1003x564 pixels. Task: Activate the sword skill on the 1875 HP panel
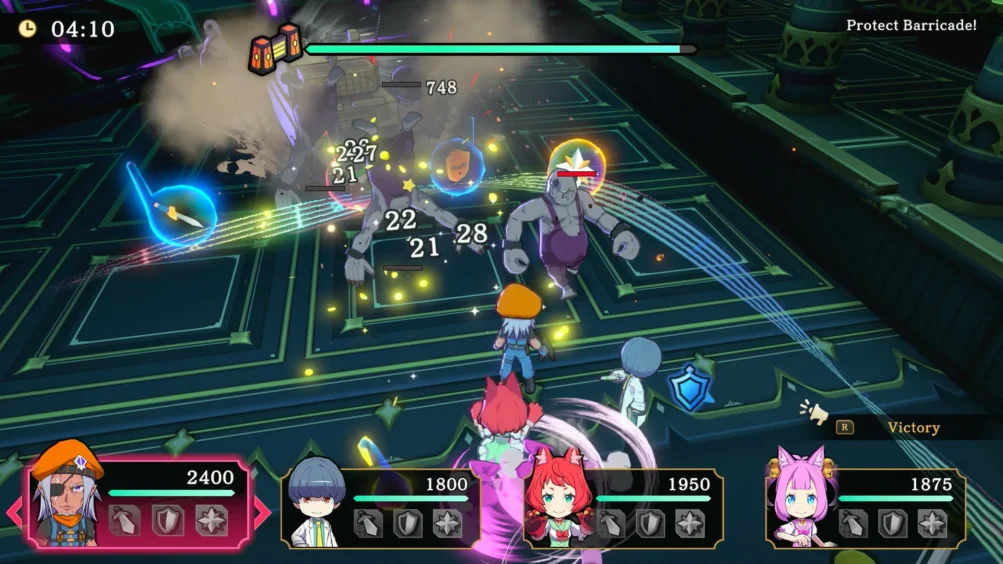pyautogui.click(x=853, y=523)
